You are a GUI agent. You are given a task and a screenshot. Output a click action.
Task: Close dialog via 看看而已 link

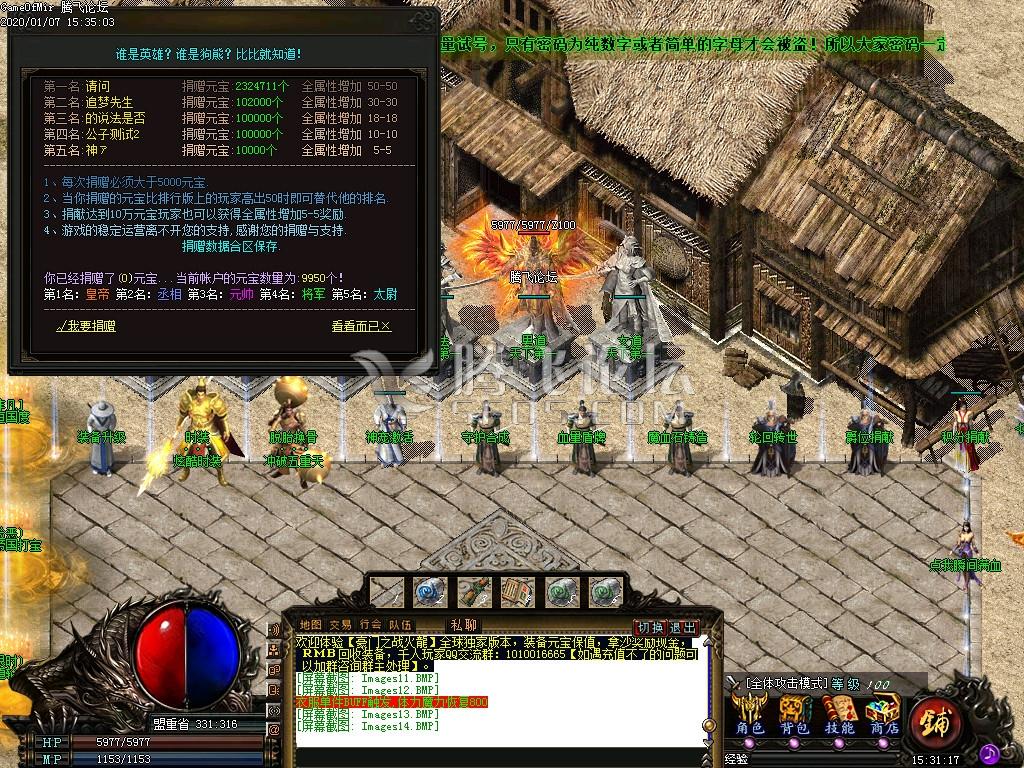click(361, 326)
